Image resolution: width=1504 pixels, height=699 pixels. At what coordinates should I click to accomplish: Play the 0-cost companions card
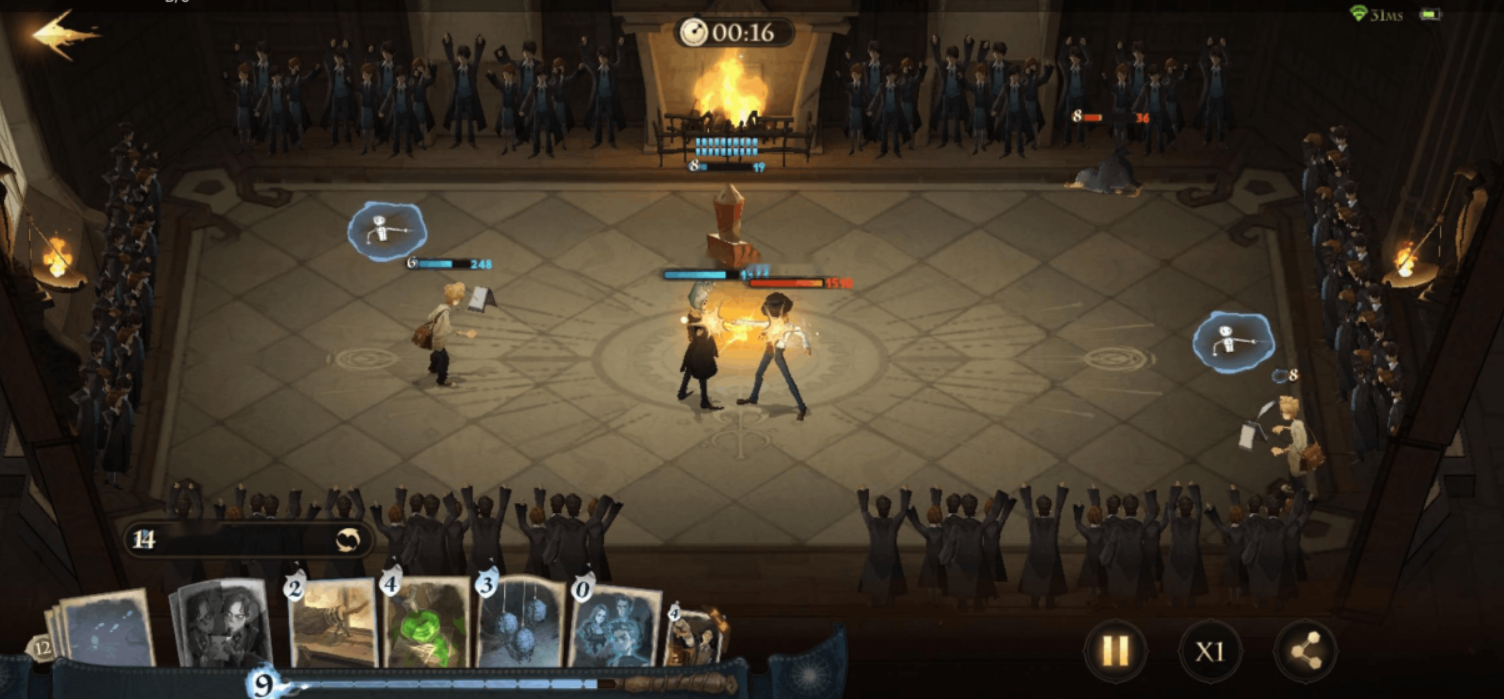(x=614, y=623)
